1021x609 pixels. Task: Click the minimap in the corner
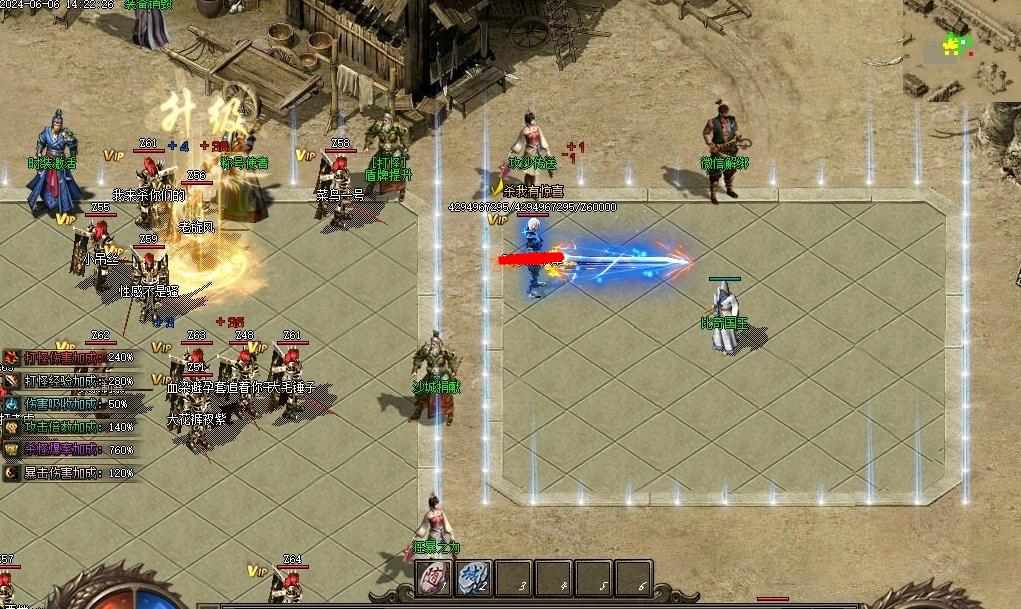(x=961, y=50)
